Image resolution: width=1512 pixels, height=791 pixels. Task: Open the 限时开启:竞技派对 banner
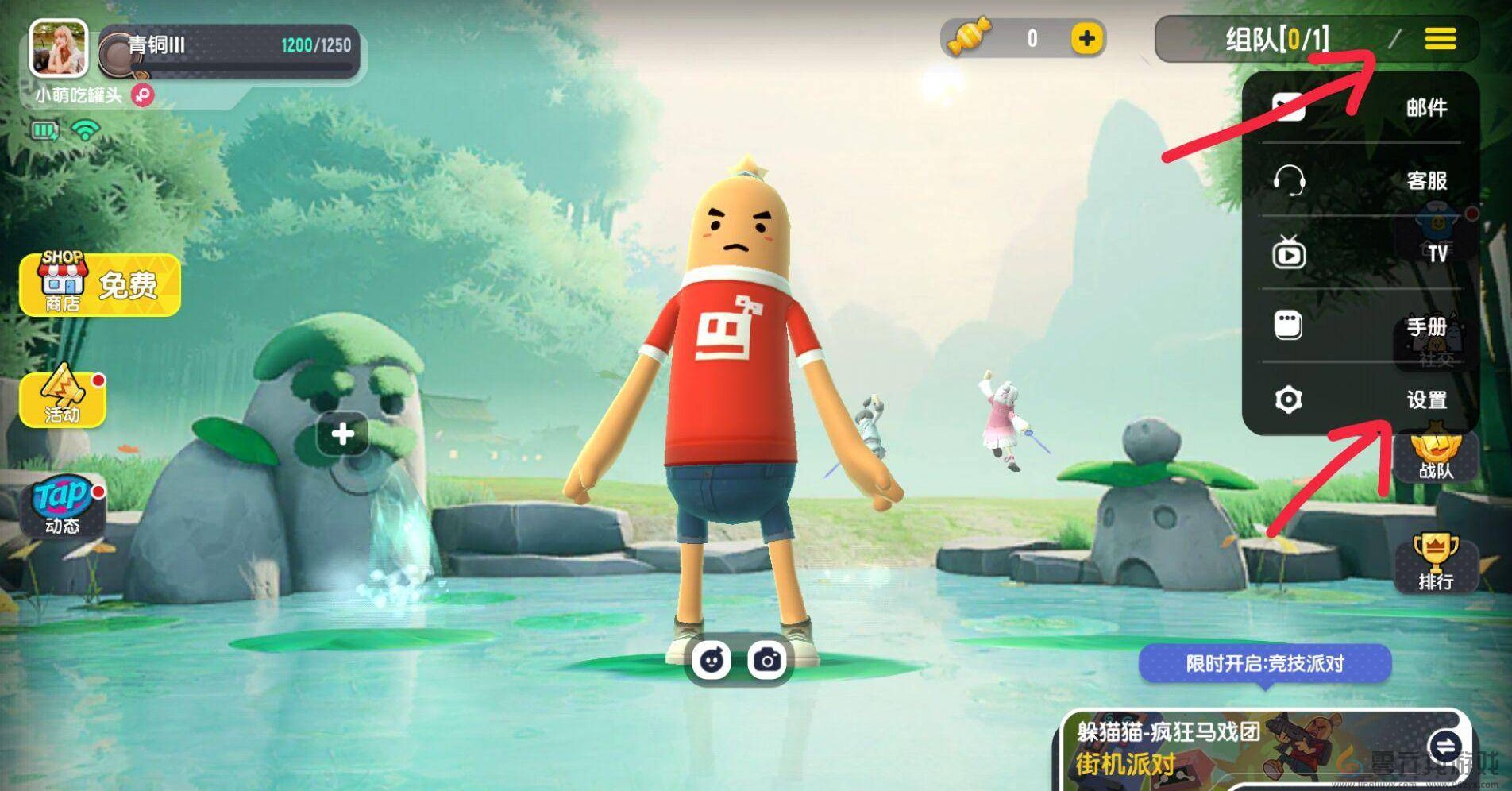click(x=1264, y=663)
